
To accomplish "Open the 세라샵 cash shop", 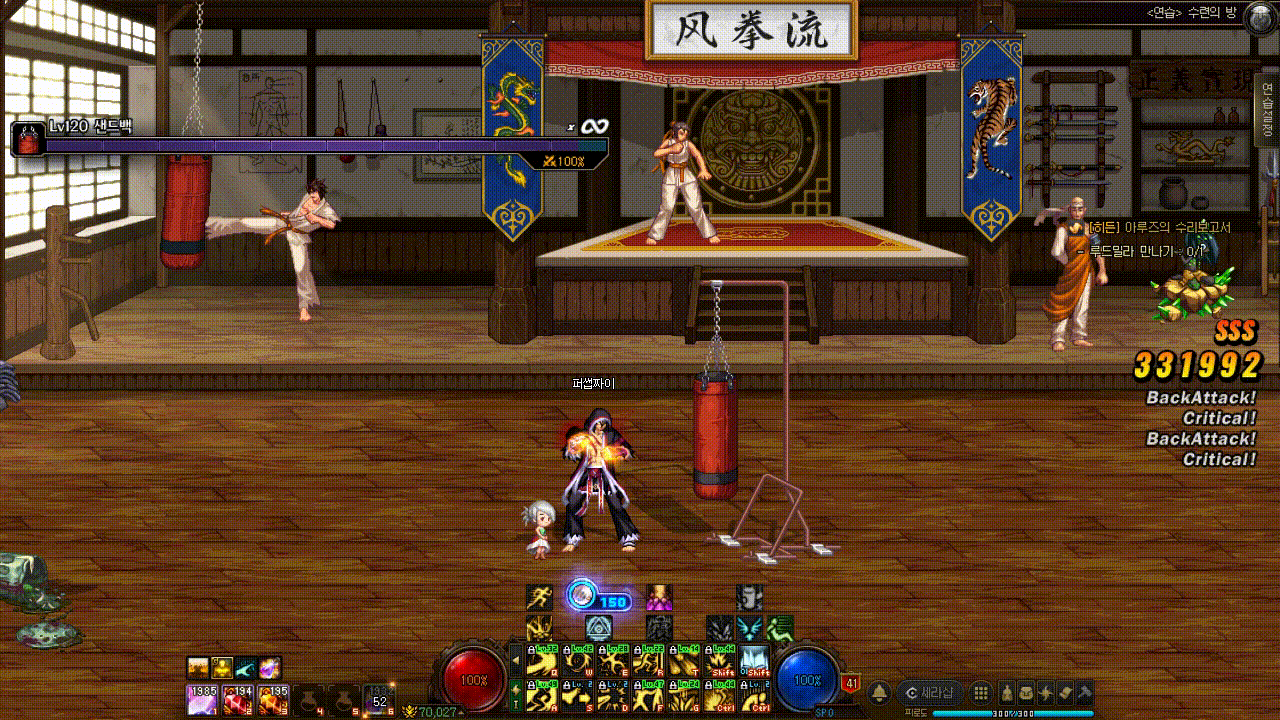I will 930,692.
